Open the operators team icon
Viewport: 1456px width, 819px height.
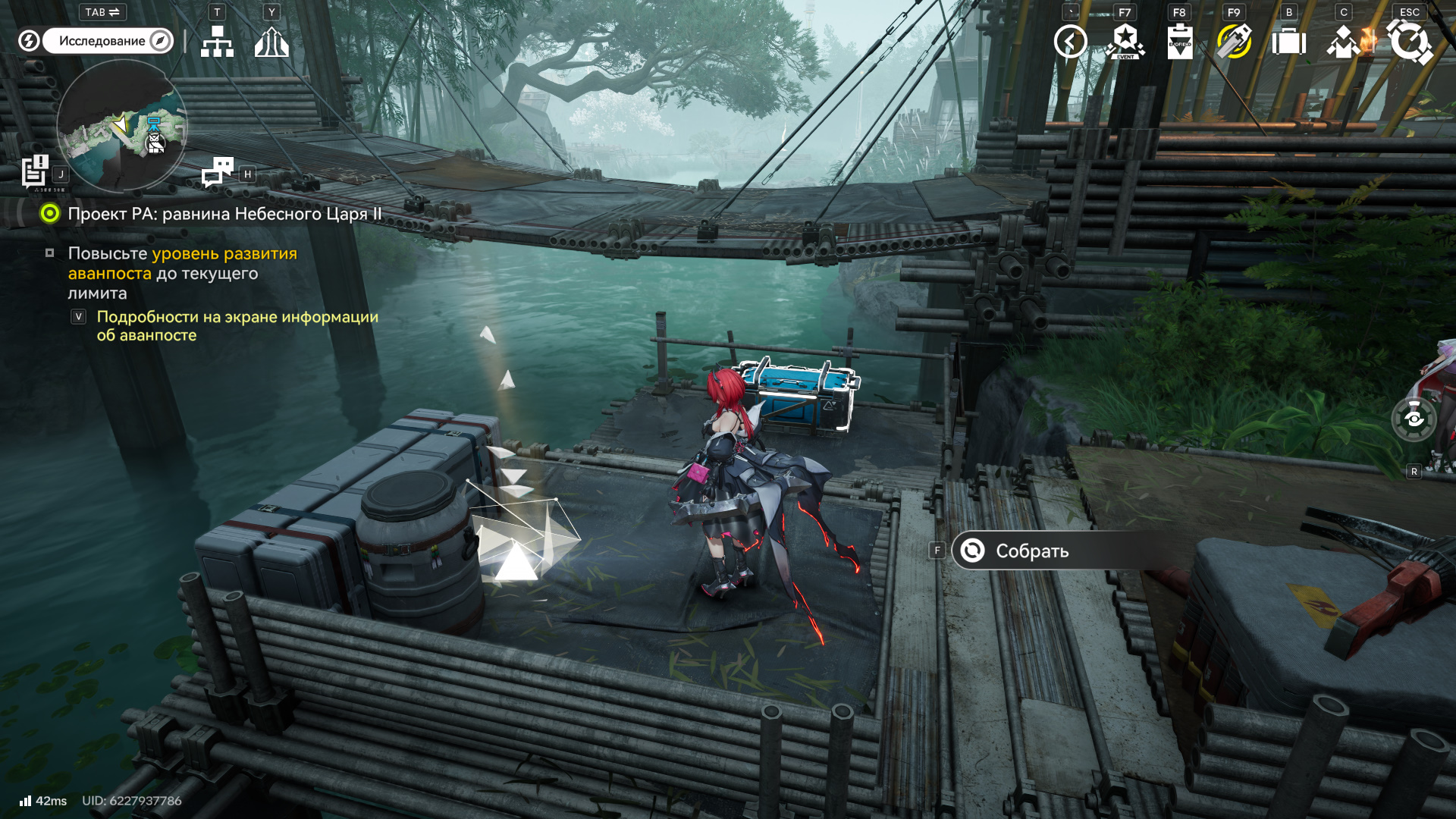(1344, 42)
